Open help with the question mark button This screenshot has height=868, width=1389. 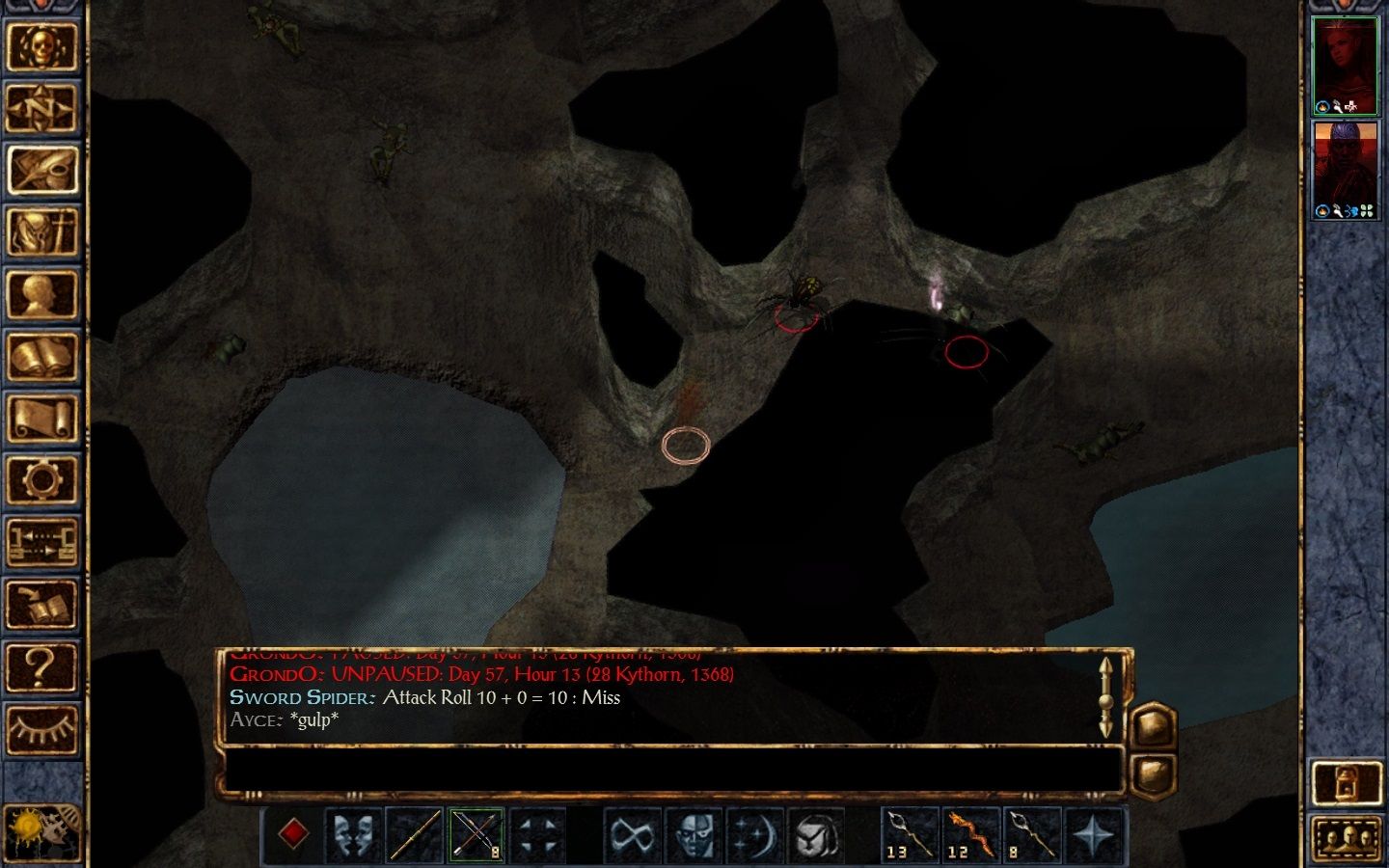point(41,667)
